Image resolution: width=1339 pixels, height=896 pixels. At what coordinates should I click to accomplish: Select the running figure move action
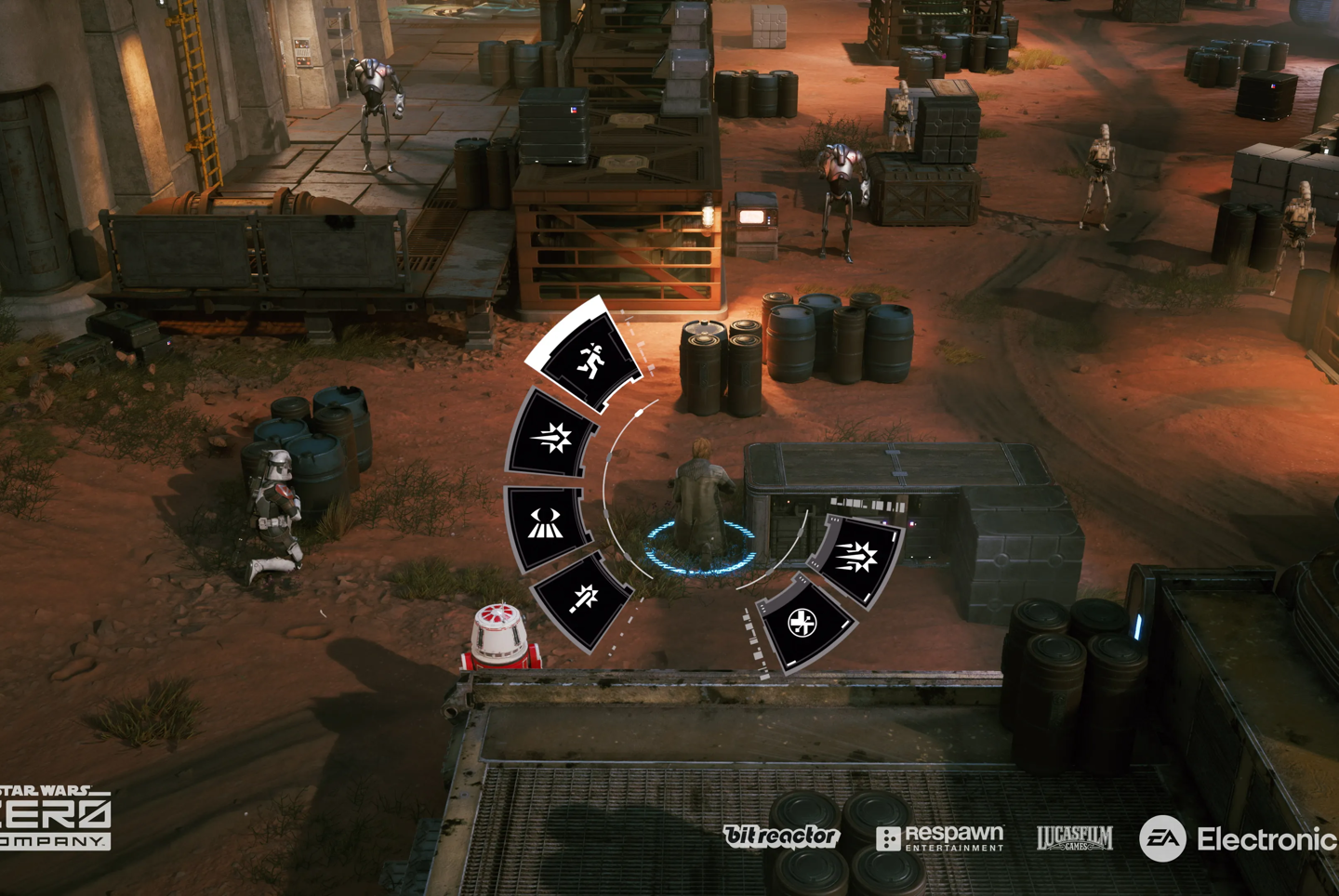589,361
